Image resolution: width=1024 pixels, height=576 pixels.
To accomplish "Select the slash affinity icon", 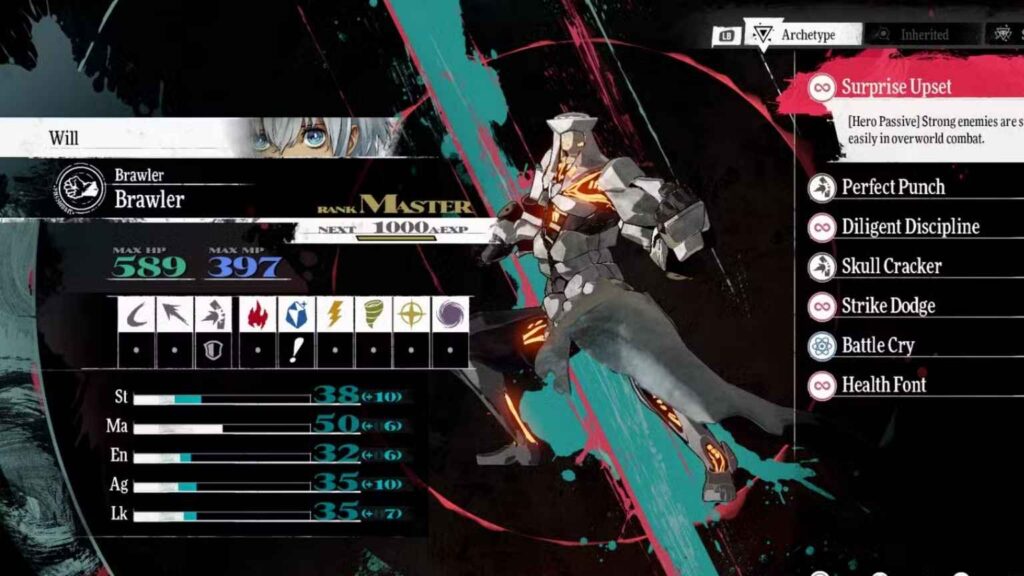I will point(137,314).
